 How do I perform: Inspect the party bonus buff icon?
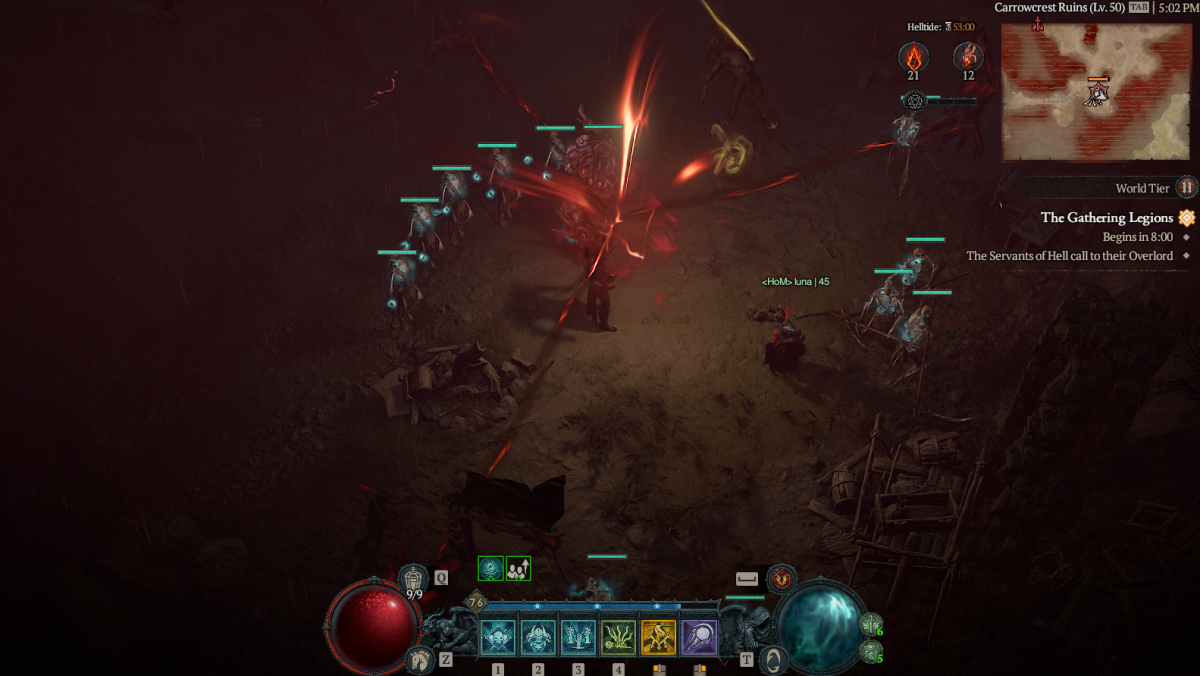click(x=518, y=569)
